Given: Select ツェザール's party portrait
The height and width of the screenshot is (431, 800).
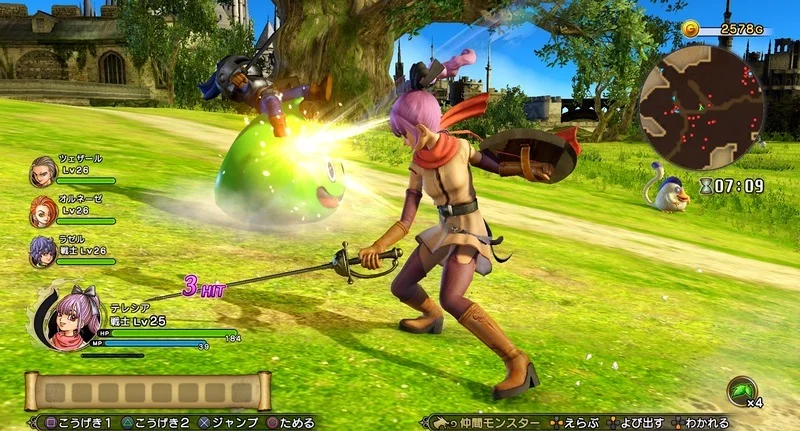Looking at the screenshot, I should tap(43, 170).
